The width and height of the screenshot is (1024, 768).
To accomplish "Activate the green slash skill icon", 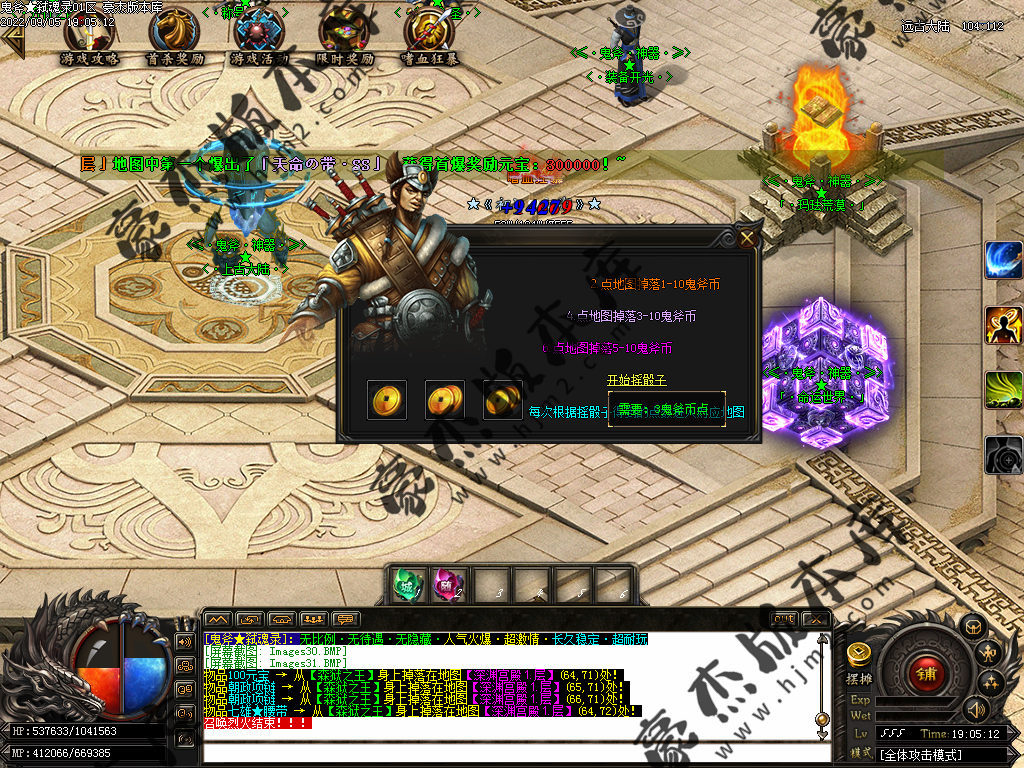I will (1003, 390).
